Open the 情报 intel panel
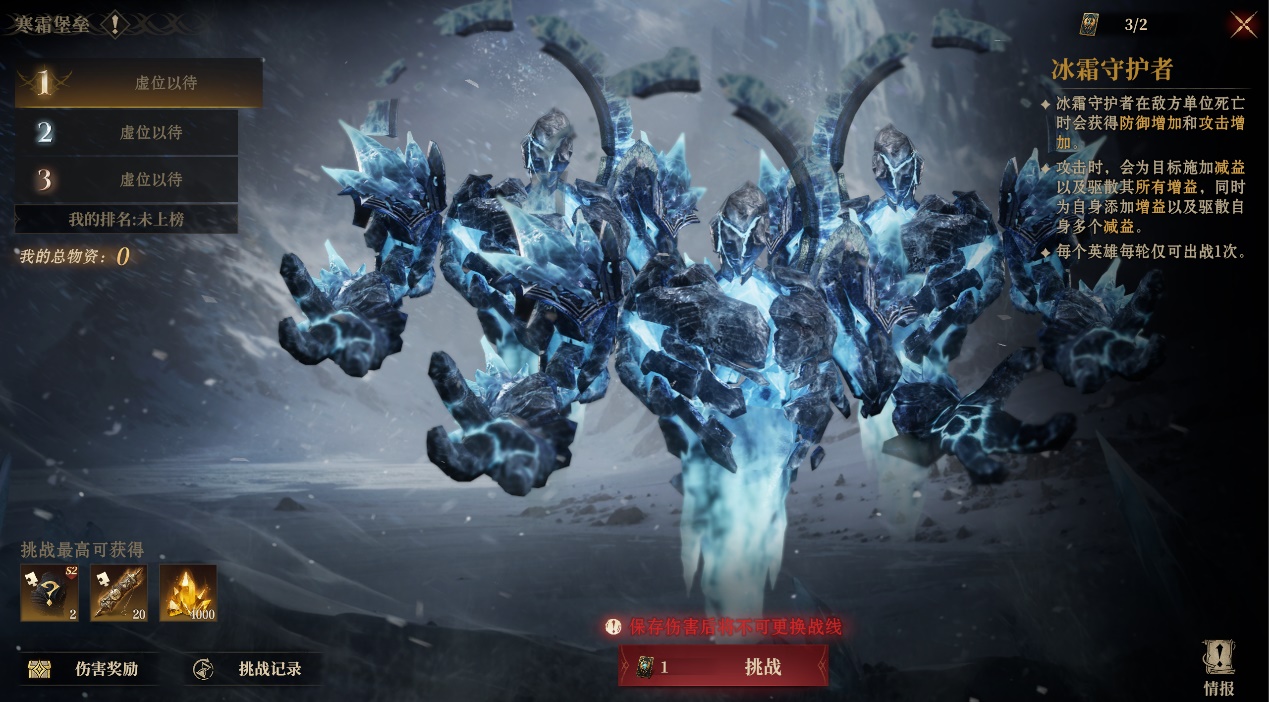The width and height of the screenshot is (1269, 702). pyautogui.click(x=1218, y=667)
